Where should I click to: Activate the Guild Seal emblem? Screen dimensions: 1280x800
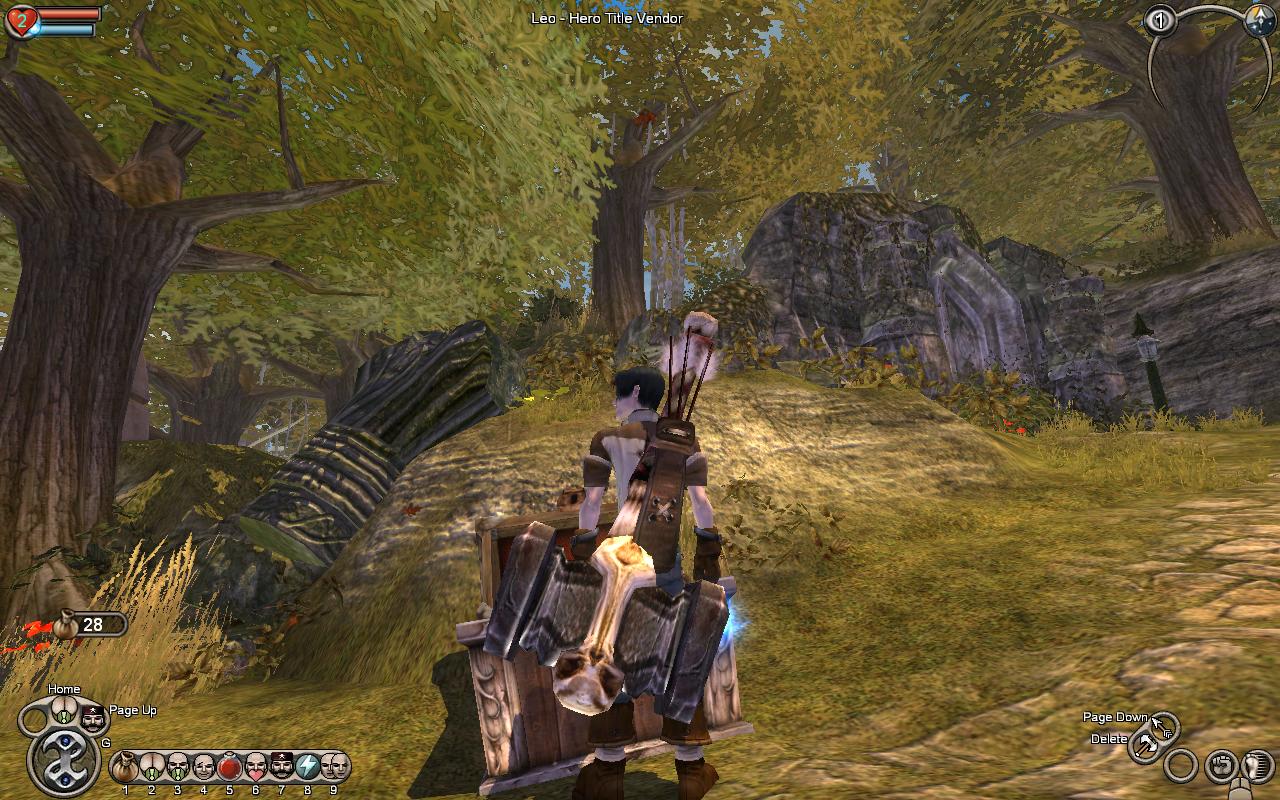click(63, 761)
